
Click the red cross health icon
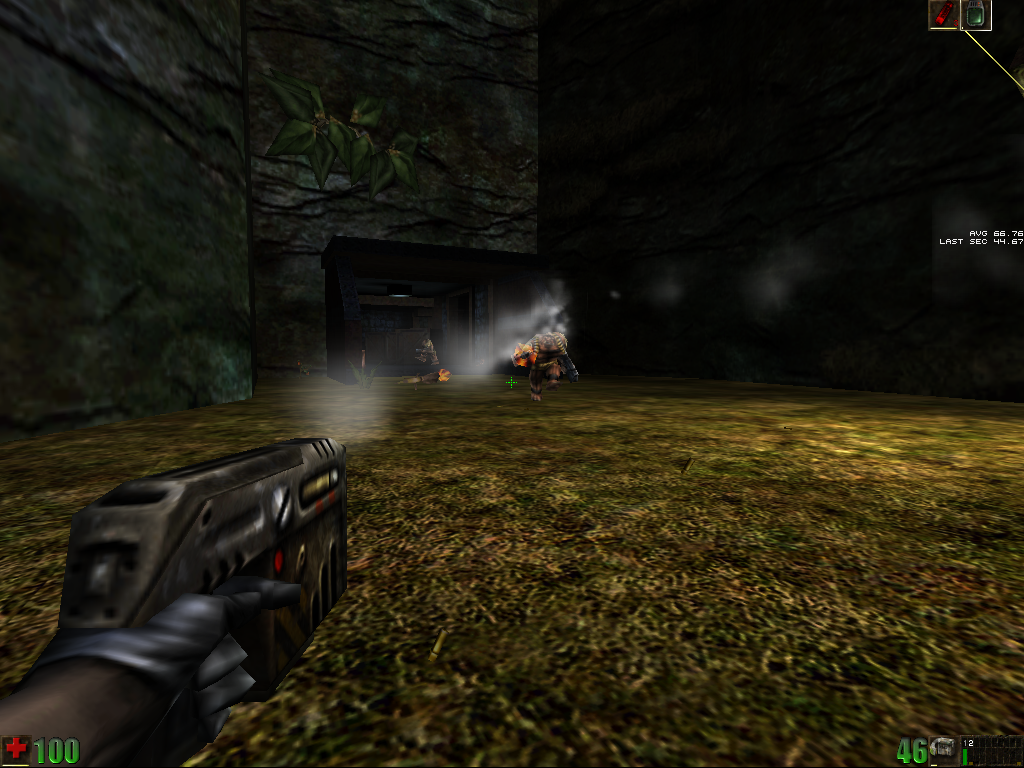[16, 749]
